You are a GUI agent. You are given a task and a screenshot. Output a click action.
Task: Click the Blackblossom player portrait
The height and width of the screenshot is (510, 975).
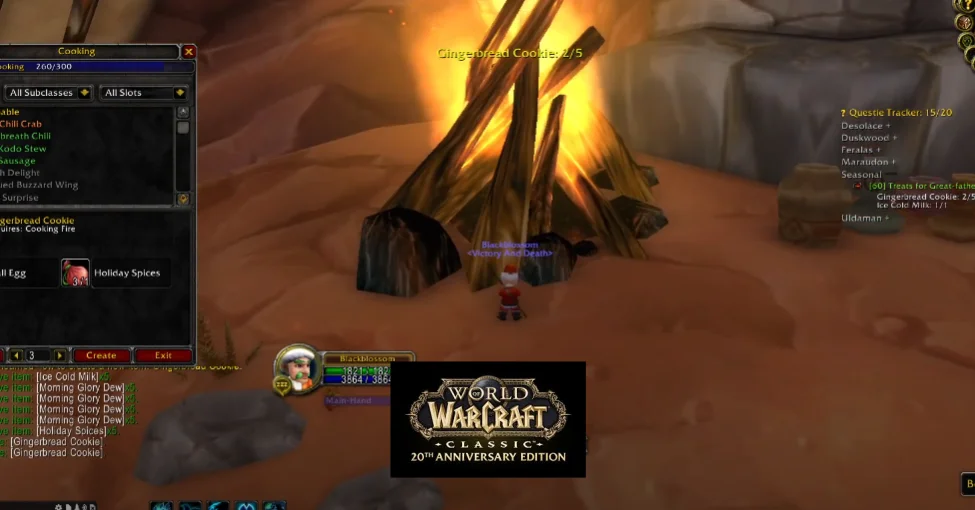coord(297,367)
